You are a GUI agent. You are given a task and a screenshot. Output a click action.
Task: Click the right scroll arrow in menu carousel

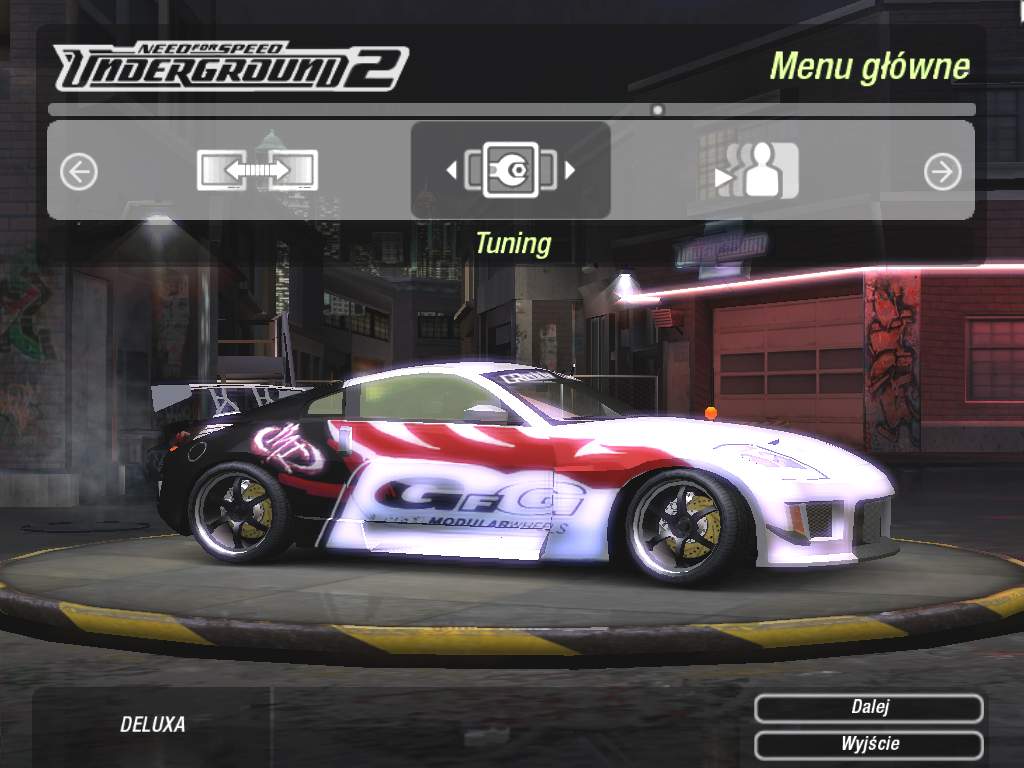click(x=942, y=172)
